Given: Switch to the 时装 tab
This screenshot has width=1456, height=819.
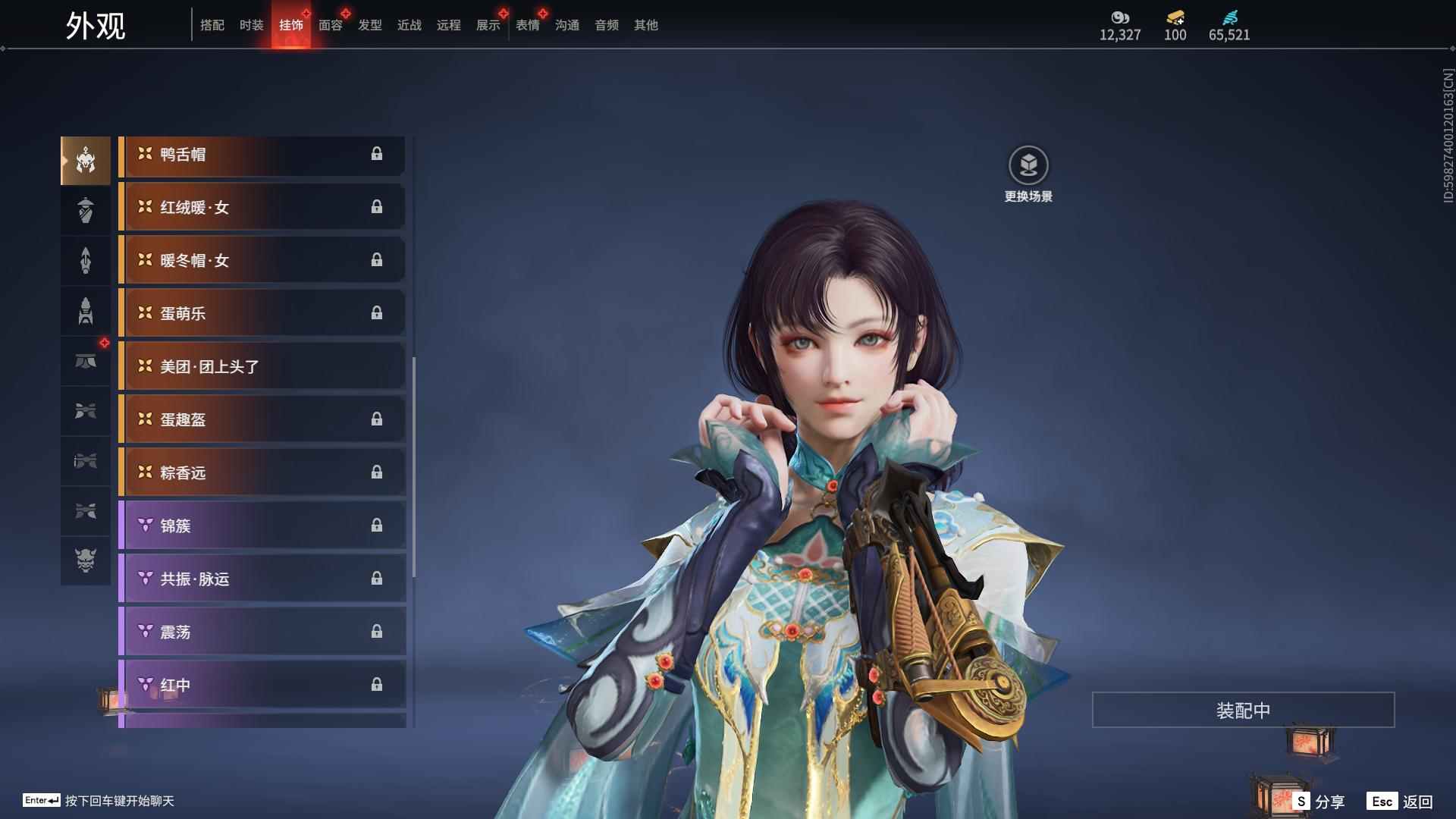Looking at the screenshot, I should pyautogui.click(x=251, y=25).
